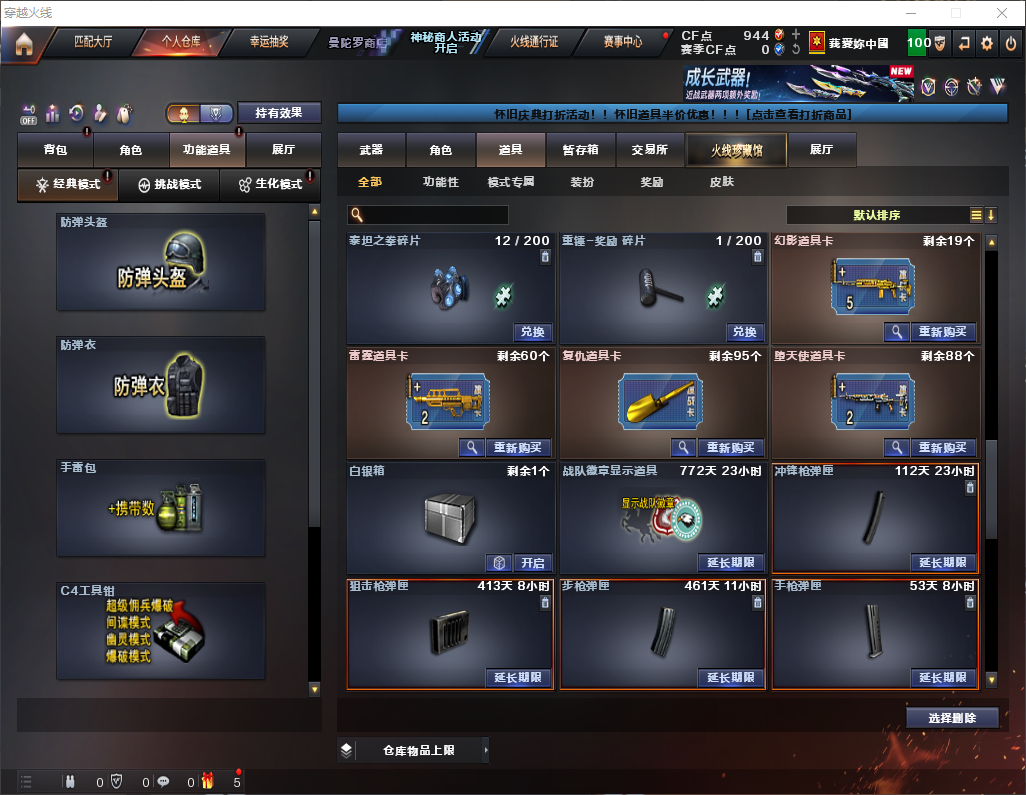Screen dimensions: 1026x795
Task: Select the 挑战模式 challenge mode tab
Action: (x=170, y=184)
